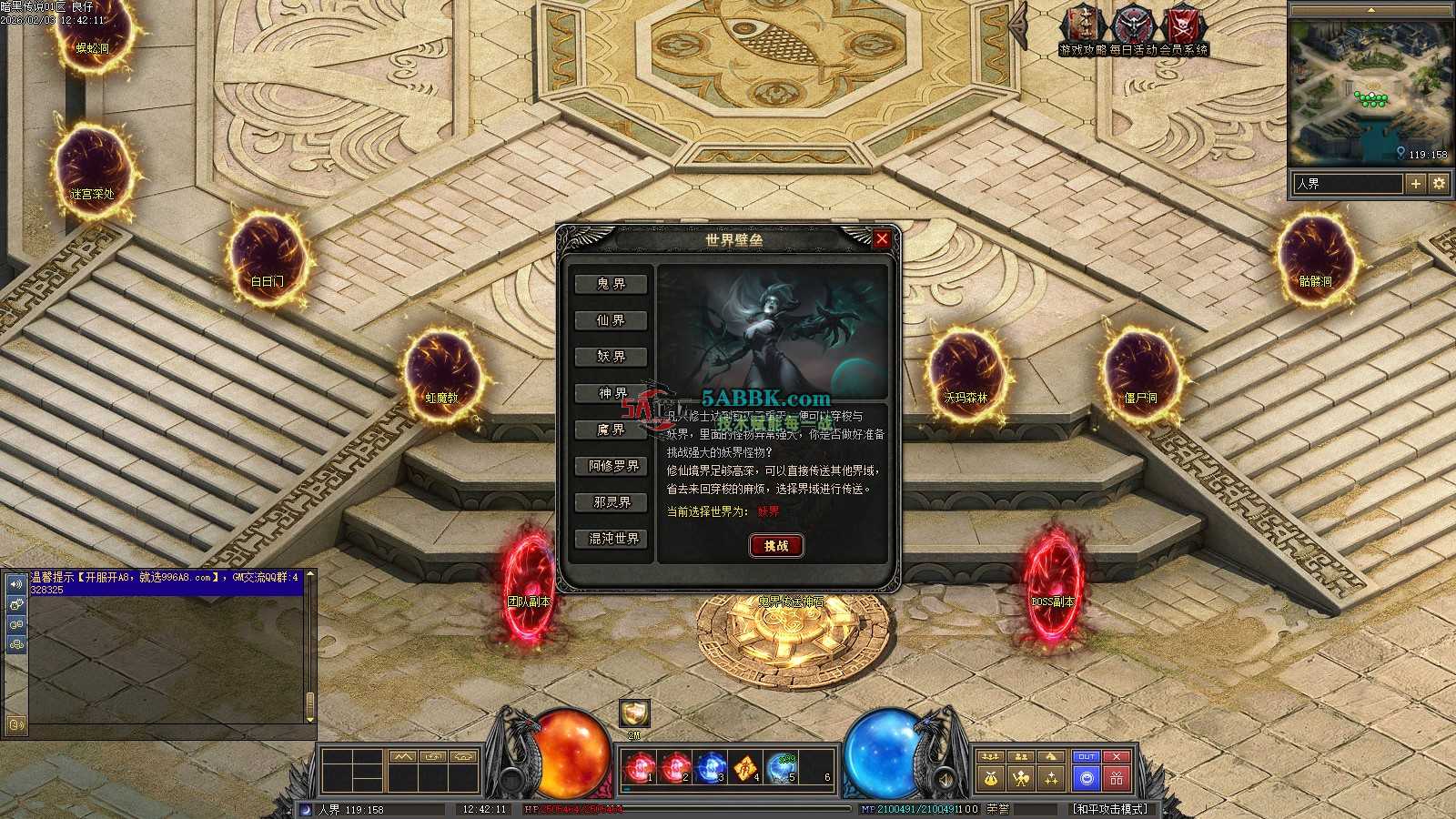Choose 阿修罗界 from the world list

coord(613,466)
